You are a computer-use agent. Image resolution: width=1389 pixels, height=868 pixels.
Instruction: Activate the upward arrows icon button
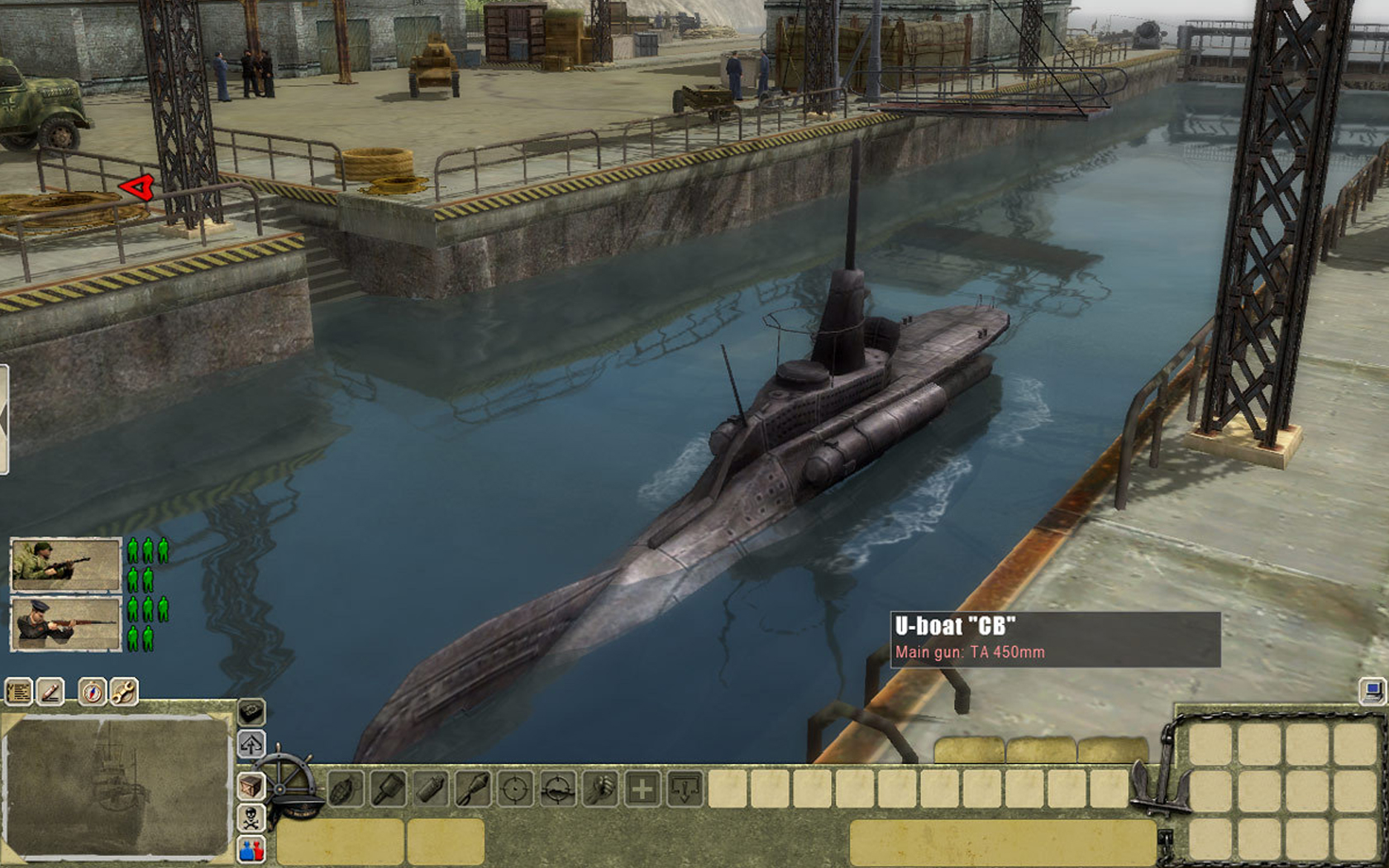click(x=251, y=744)
